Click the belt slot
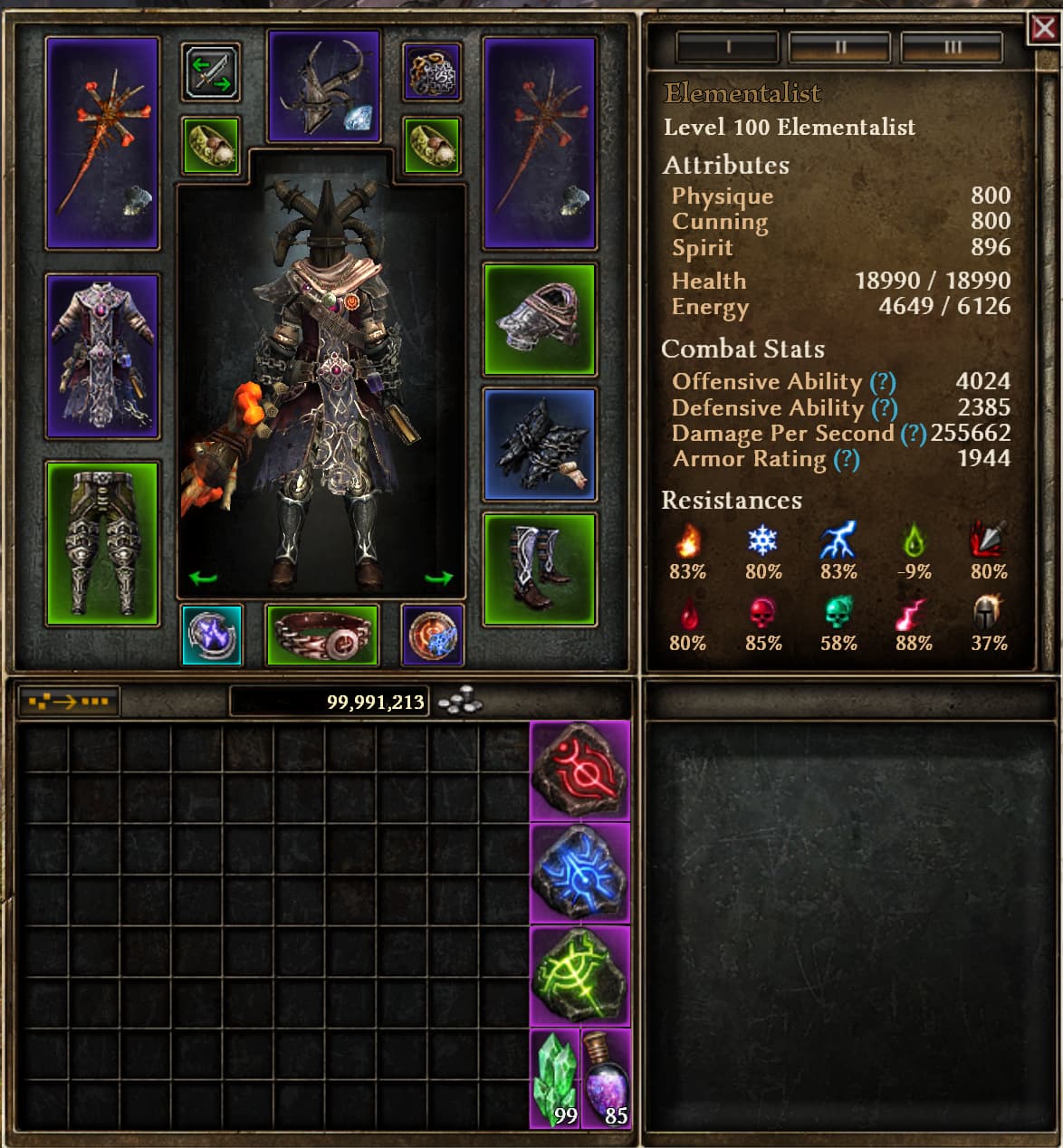The width and height of the screenshot is (1063, 1148). coord(322,635)
